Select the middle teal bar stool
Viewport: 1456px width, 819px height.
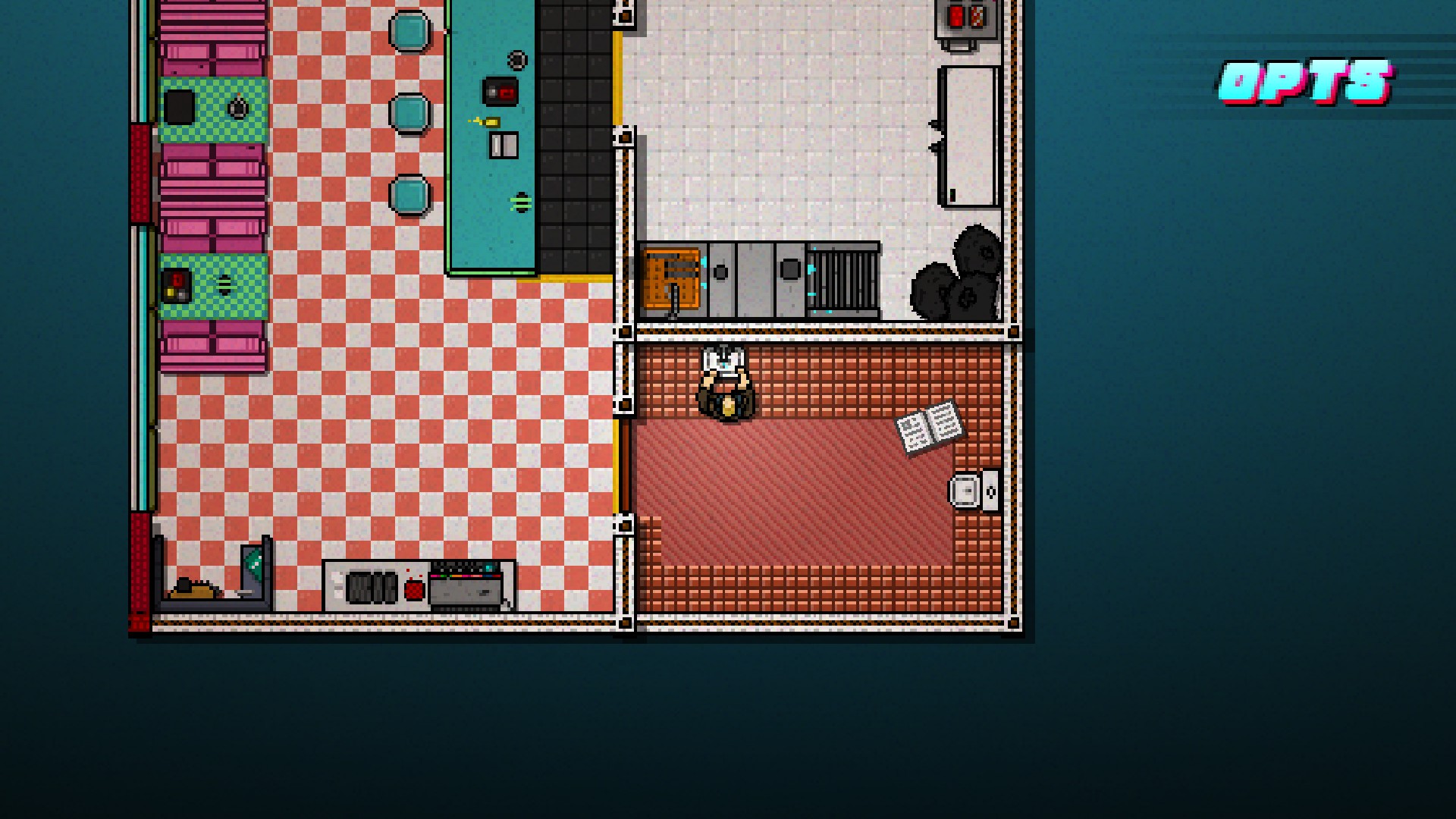[x=409, y=112]
